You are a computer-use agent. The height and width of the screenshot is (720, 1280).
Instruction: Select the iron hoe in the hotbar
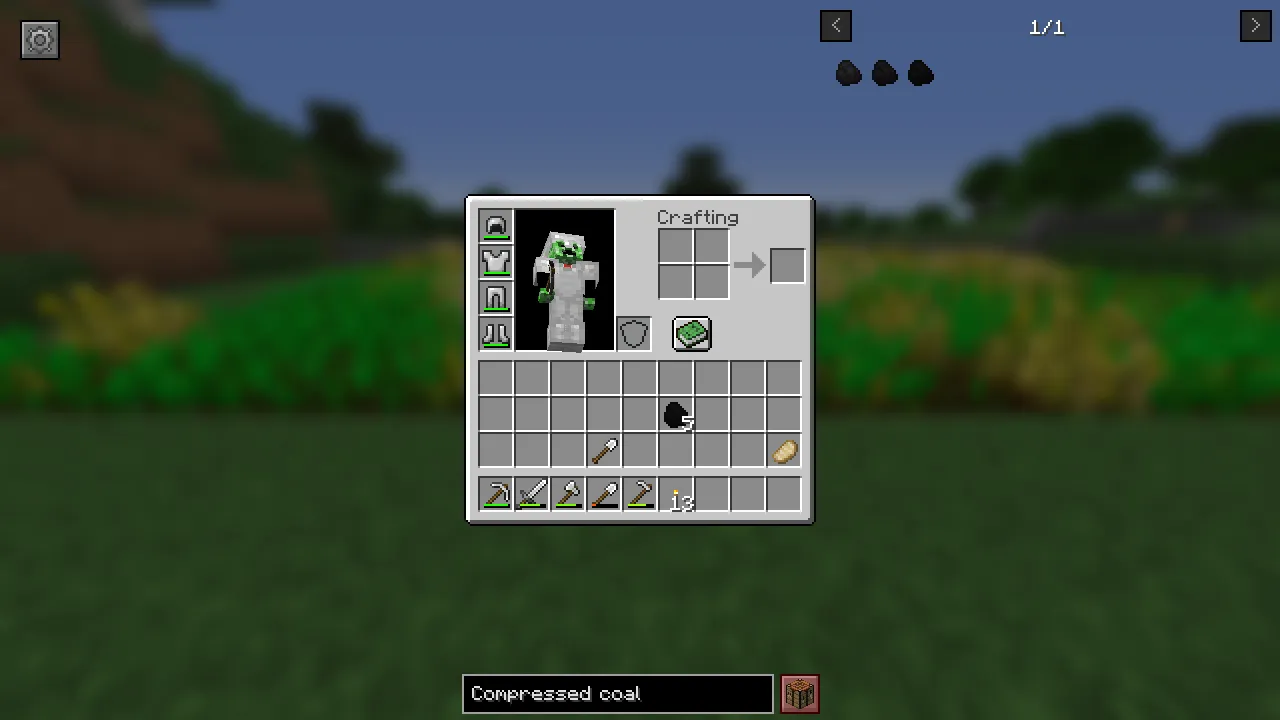click(641, 494)
